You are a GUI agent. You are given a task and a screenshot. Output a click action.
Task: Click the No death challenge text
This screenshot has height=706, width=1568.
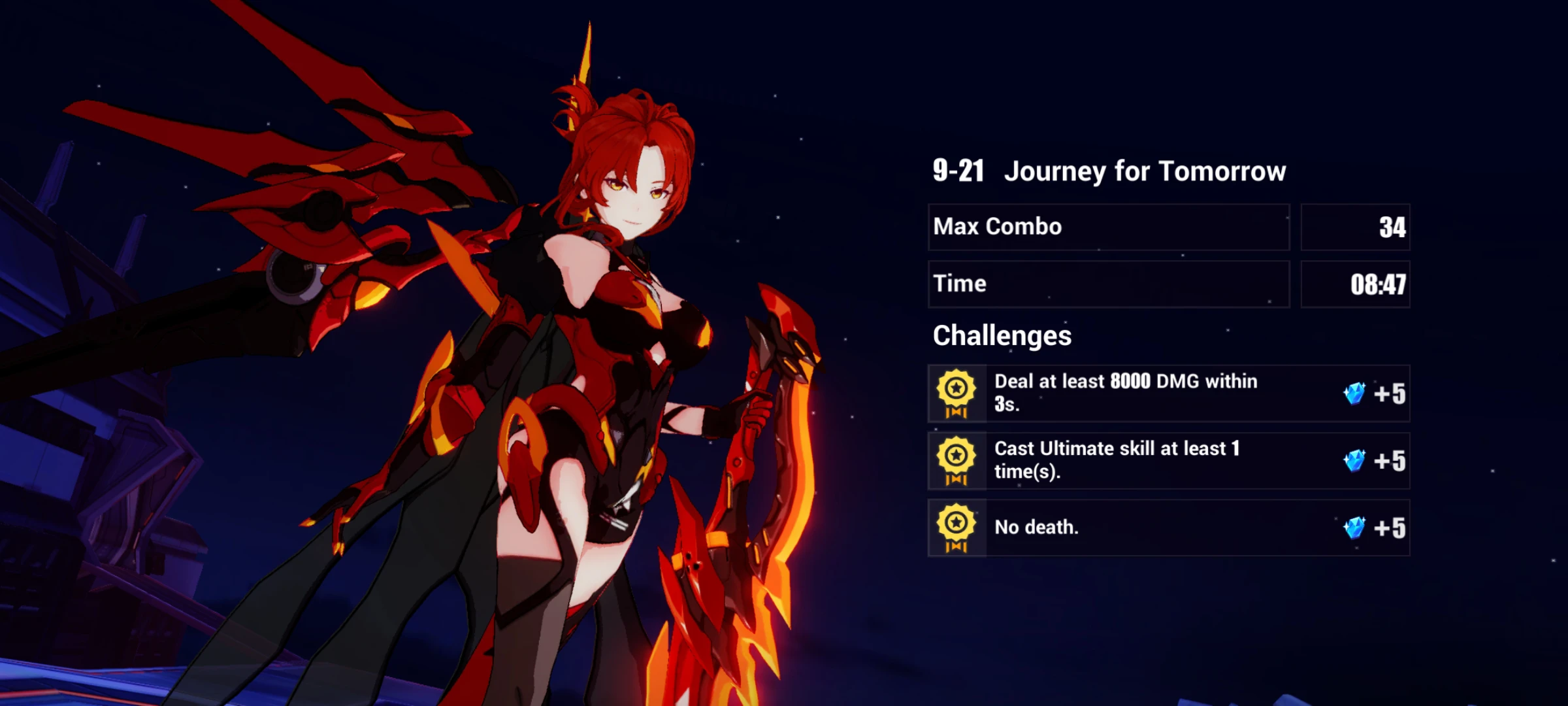[x=1037, y=528]
